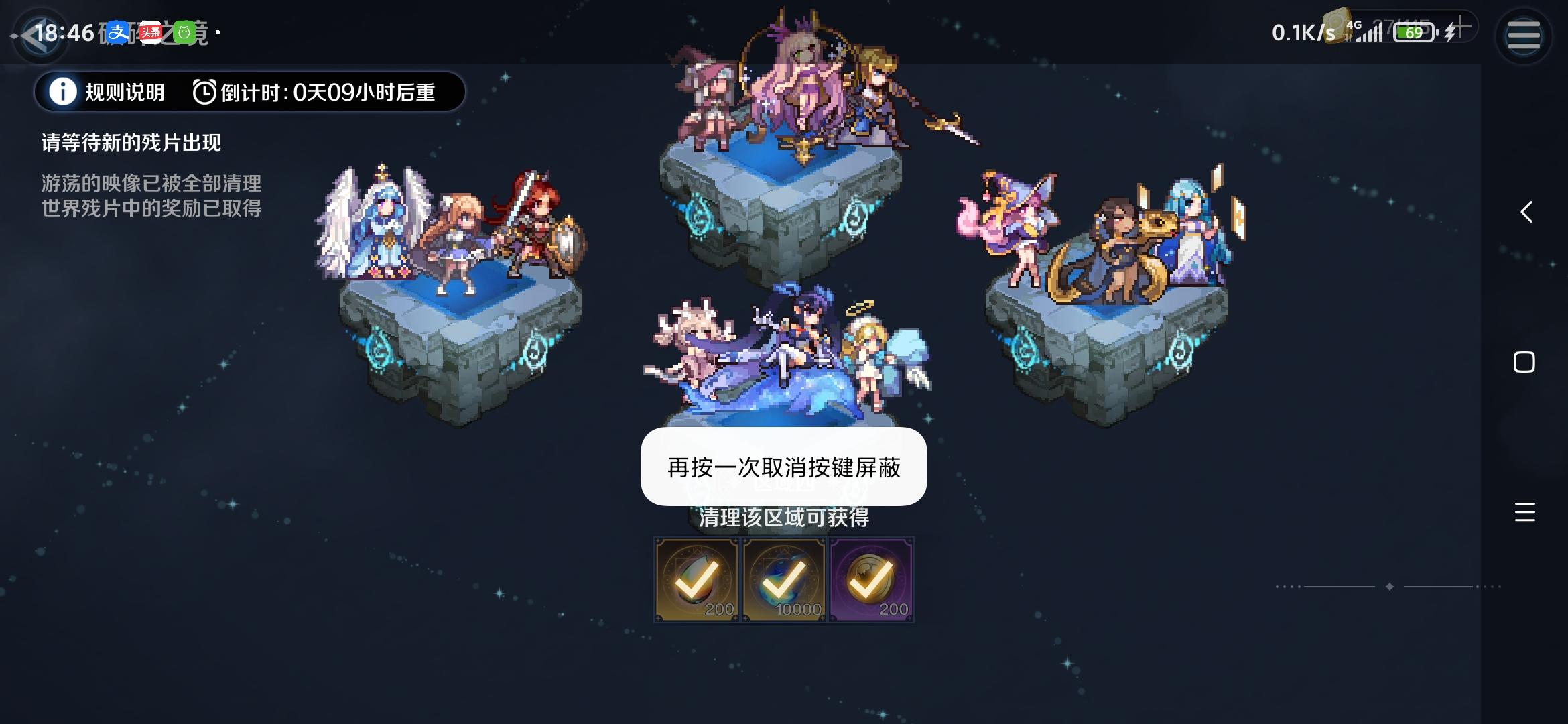Image resolution: width=1568 pixels, height=724 pixels.
Task: Tap the red Toutiao icon in the status bar
Action: coord(151,32)
